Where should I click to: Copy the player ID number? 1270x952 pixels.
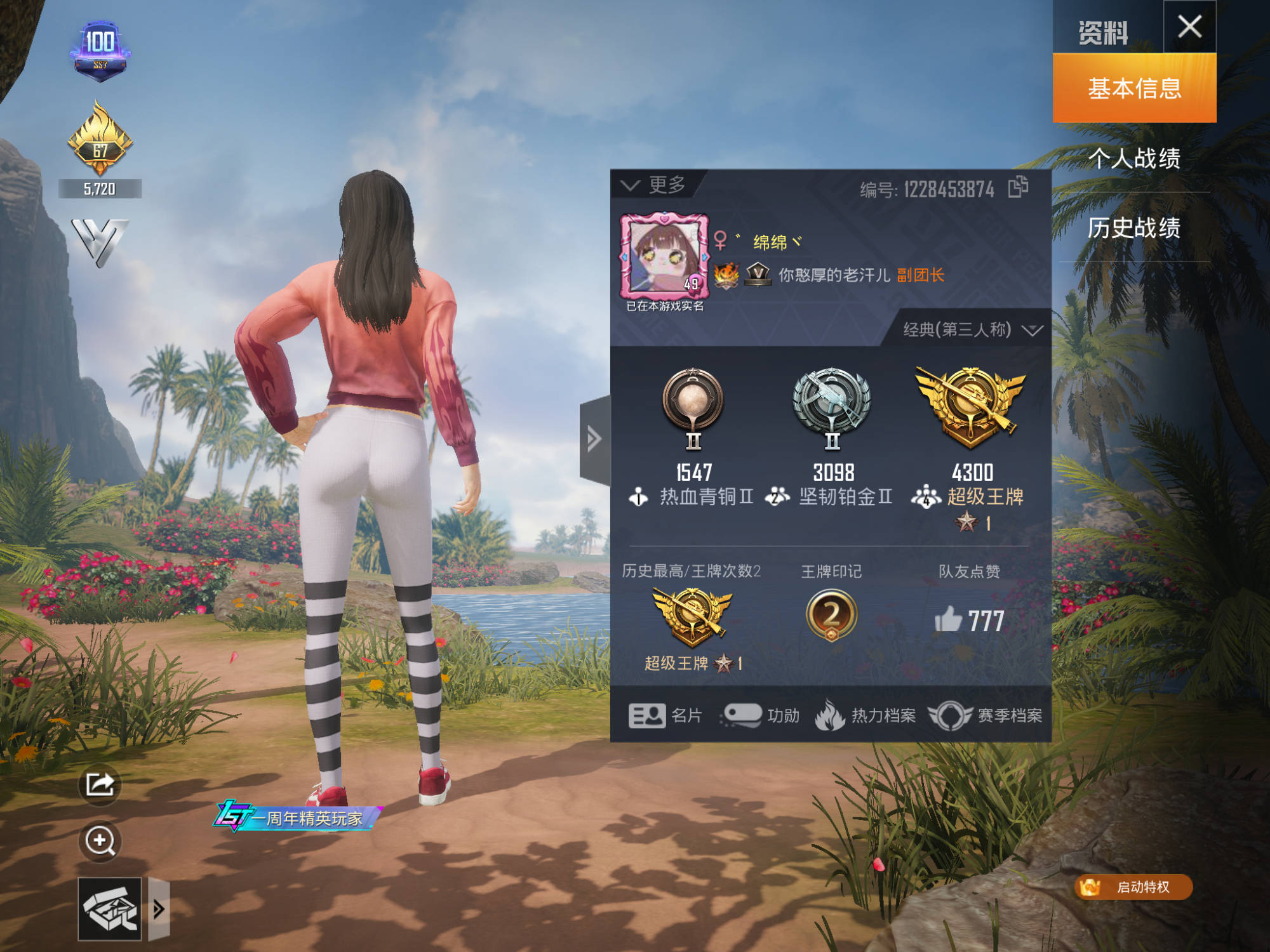(x=1018, y=187)
